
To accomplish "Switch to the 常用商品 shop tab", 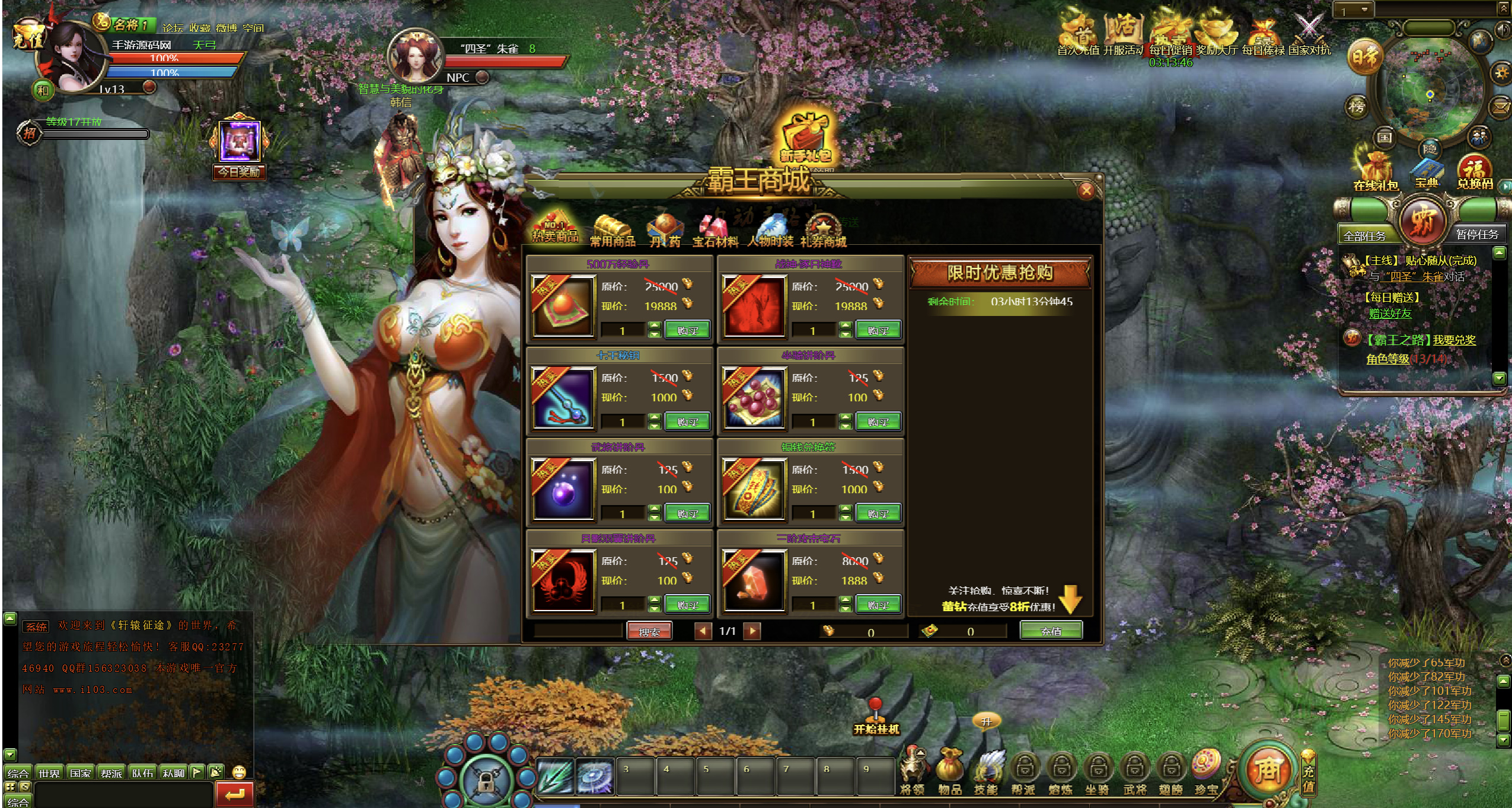I will click(613, 232).
